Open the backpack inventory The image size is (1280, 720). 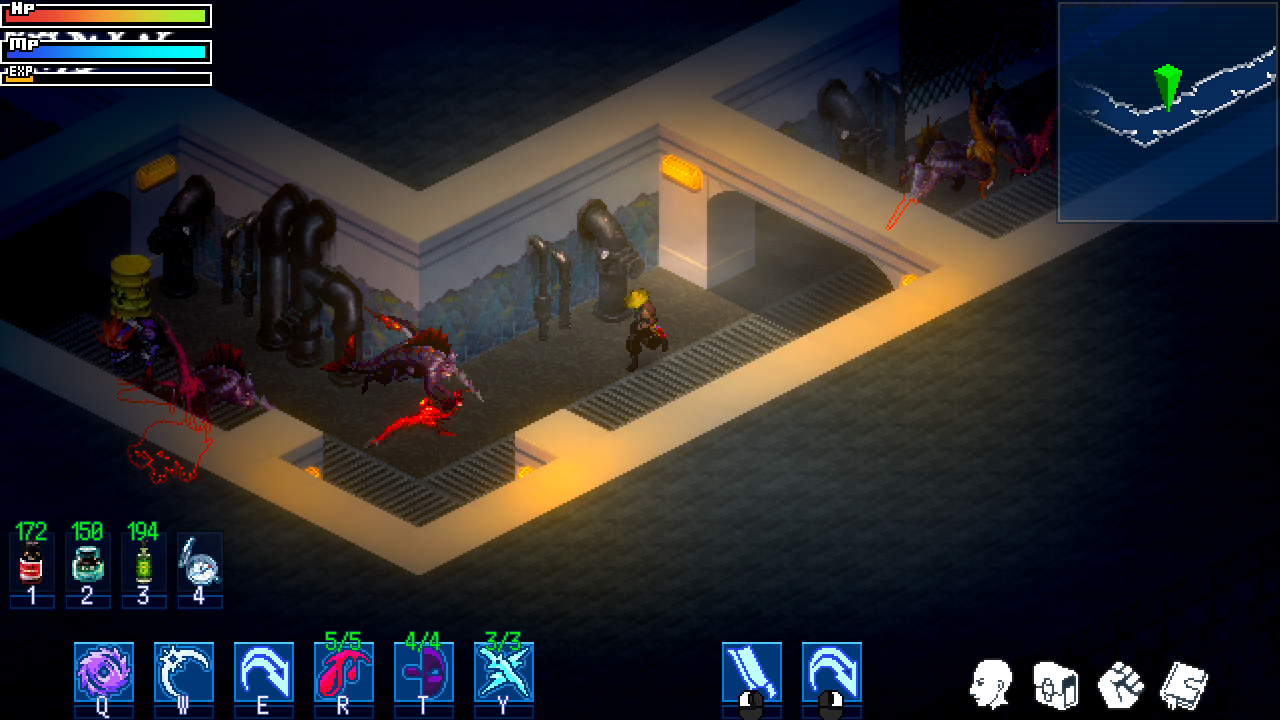pos(1054,685)
